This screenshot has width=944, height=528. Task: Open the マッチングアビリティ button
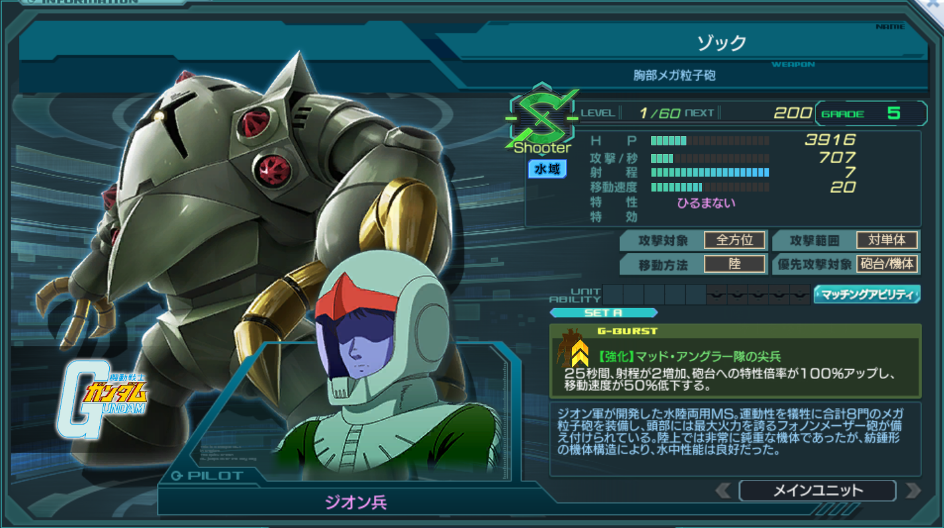(868, 294)
